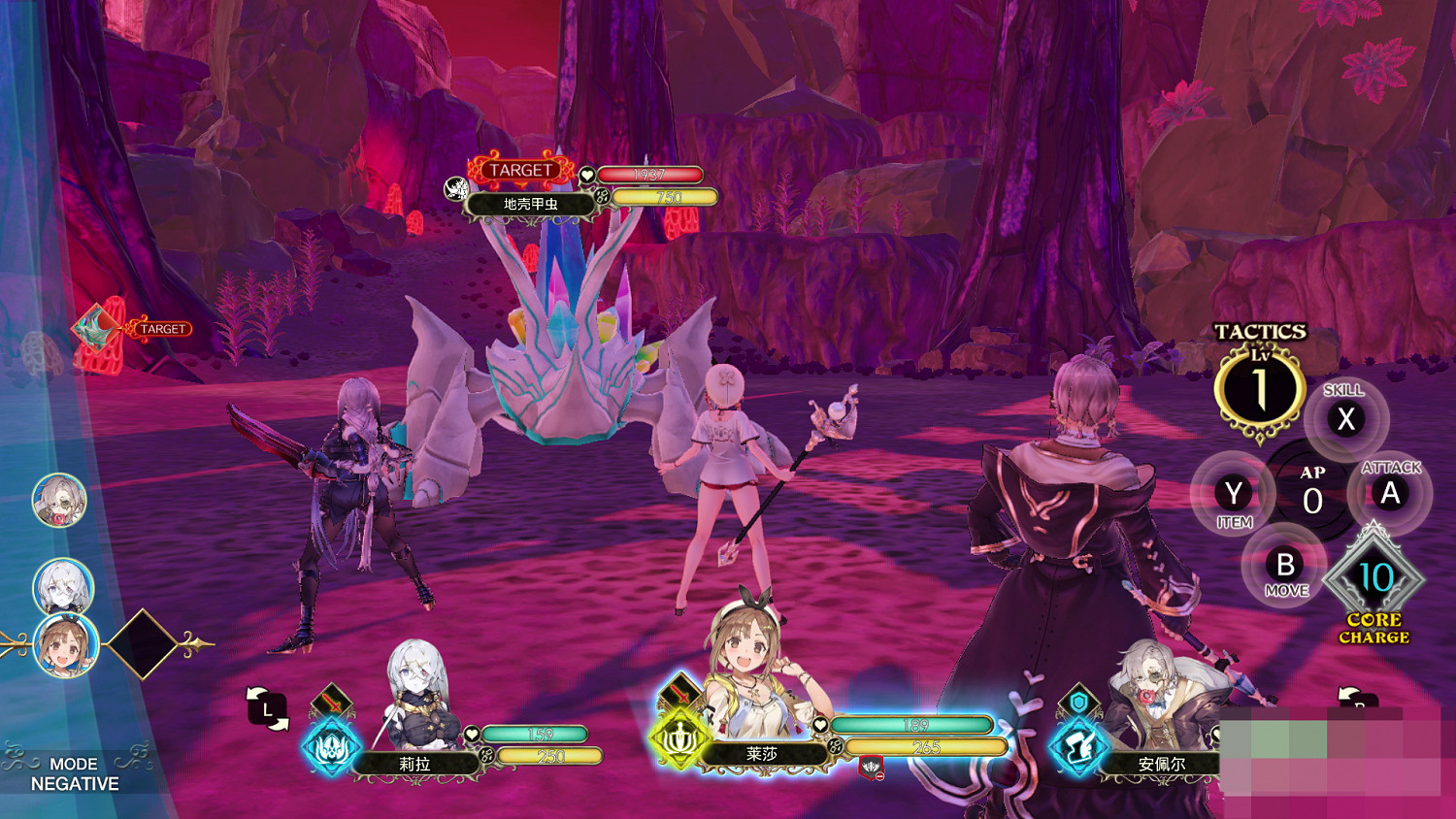Click Lila's round turn-order portrait
Image resolution: width=1456 pixels, height=819 pixels.
tap(63, 585)
